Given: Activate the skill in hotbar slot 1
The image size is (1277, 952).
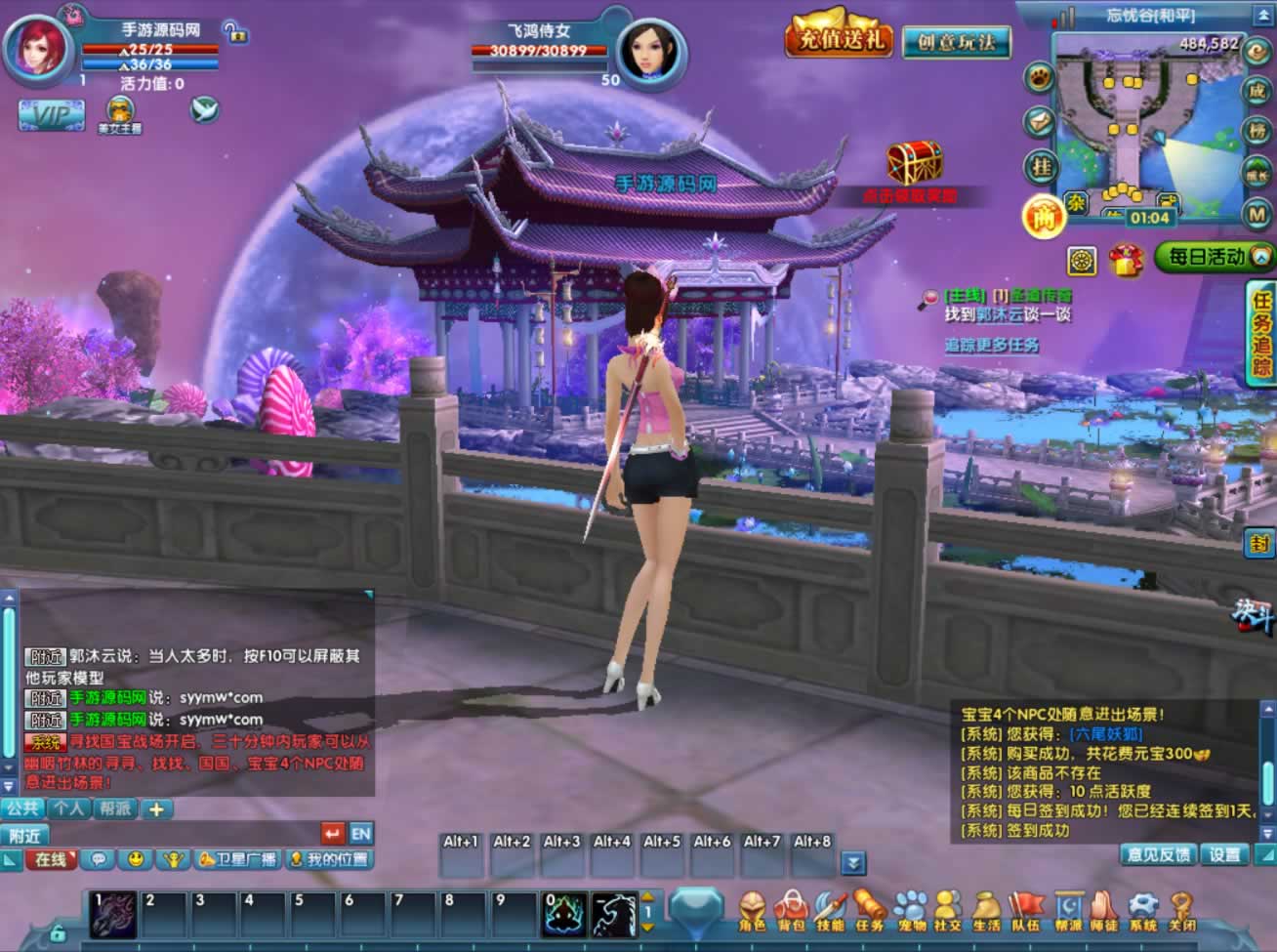Looking at the screenshot, I should click(x=114, y=915).
